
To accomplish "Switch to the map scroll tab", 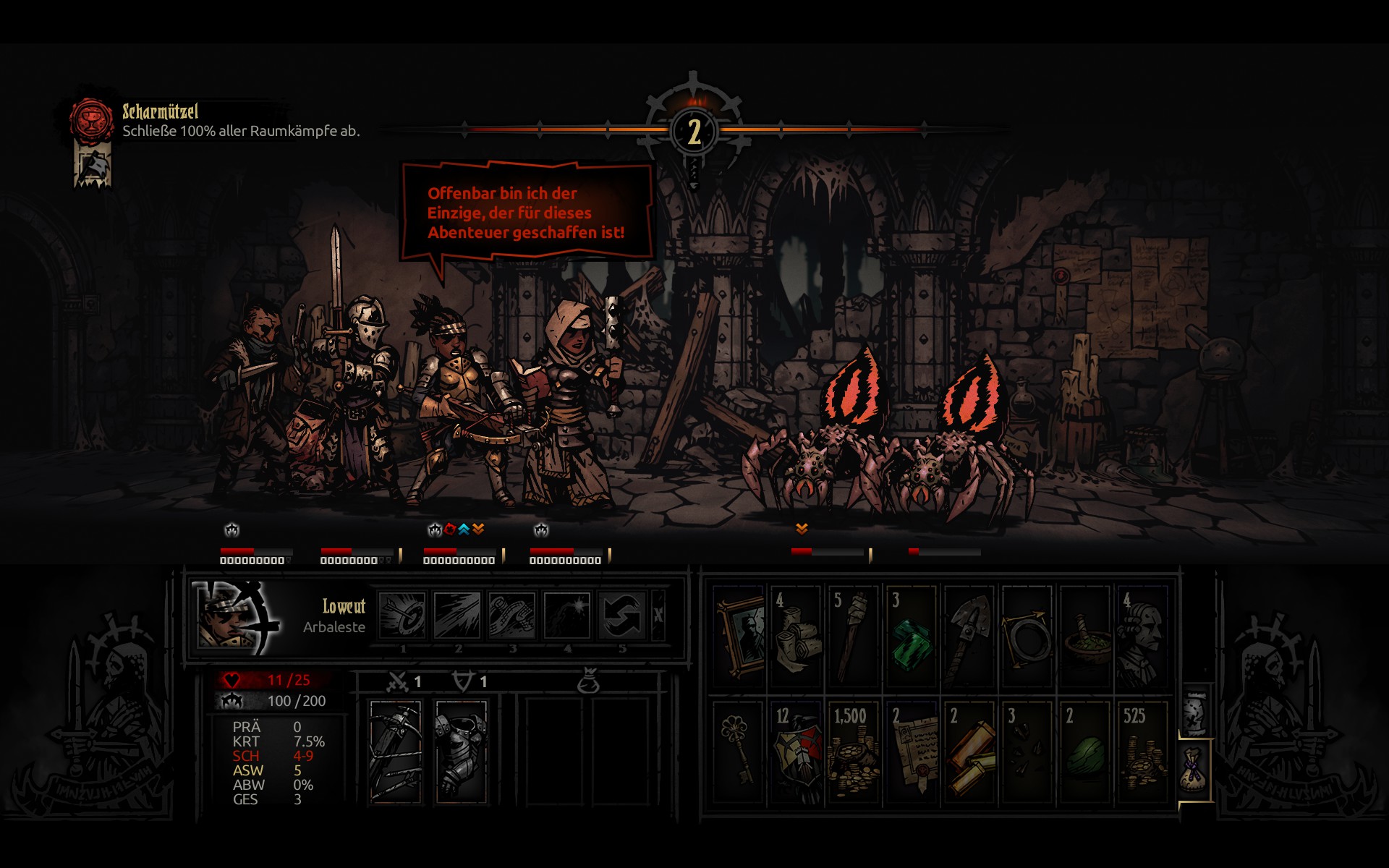I will coord(1194,712).
